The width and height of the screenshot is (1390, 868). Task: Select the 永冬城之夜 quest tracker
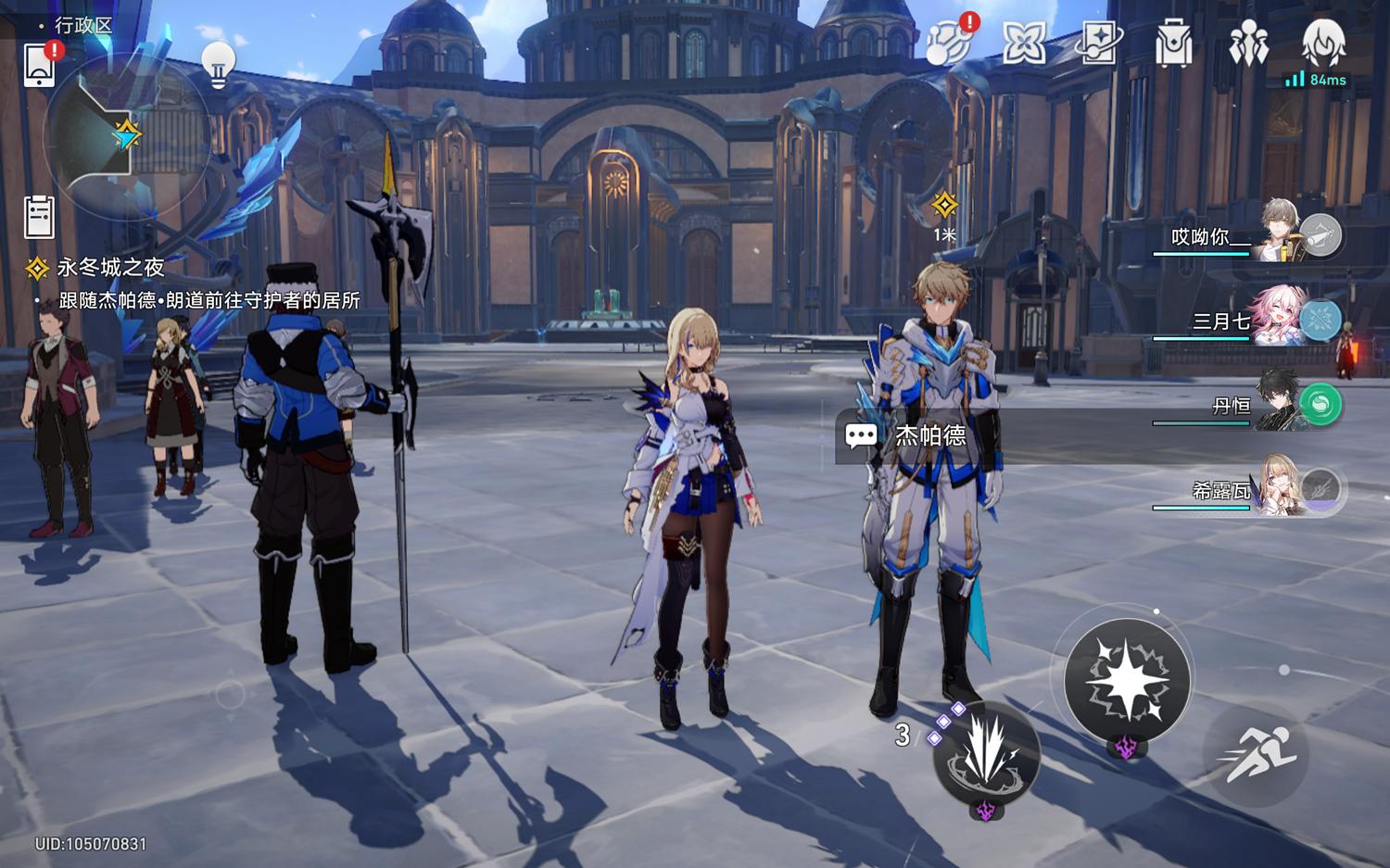point(109,268)
